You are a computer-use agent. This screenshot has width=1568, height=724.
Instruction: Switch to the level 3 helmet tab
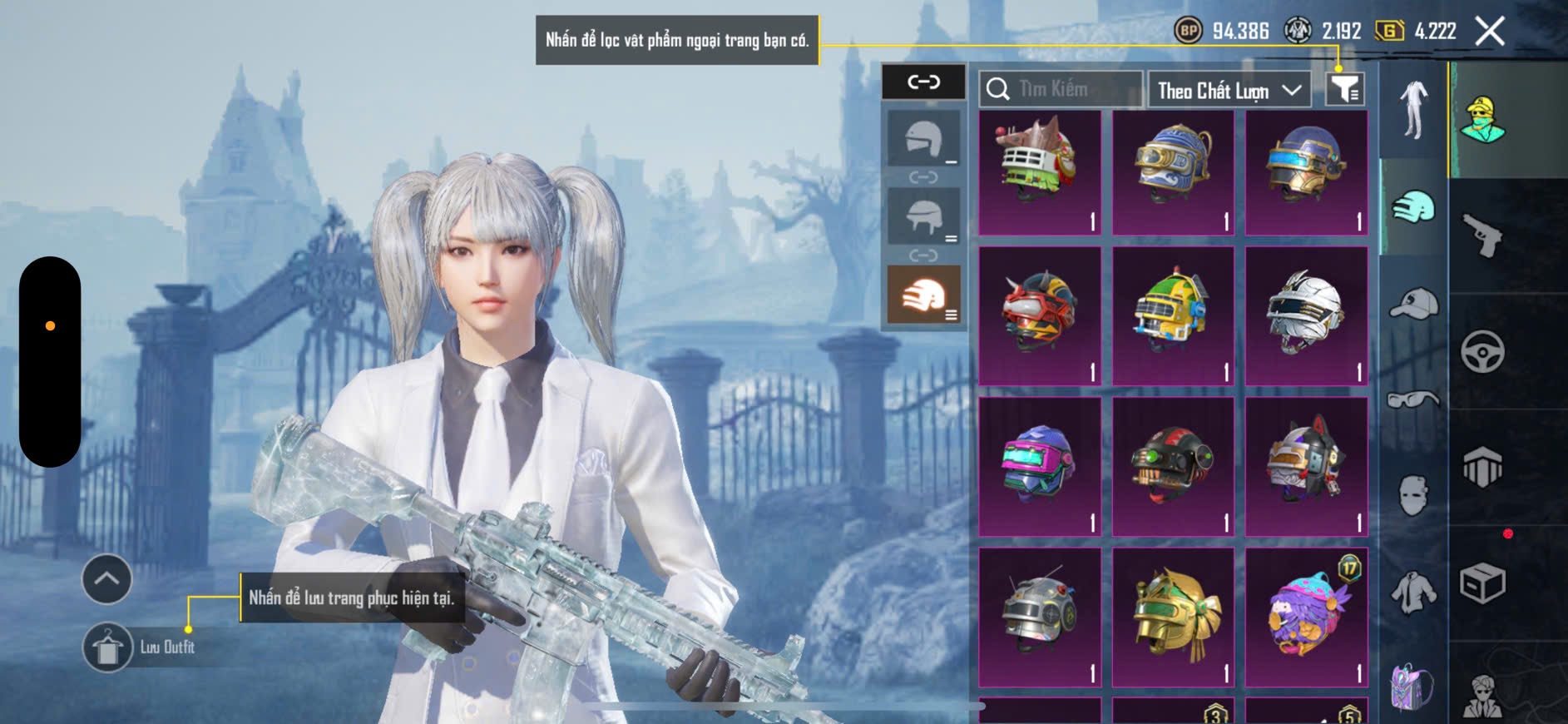pyautogui.click(x=923, y=294)
